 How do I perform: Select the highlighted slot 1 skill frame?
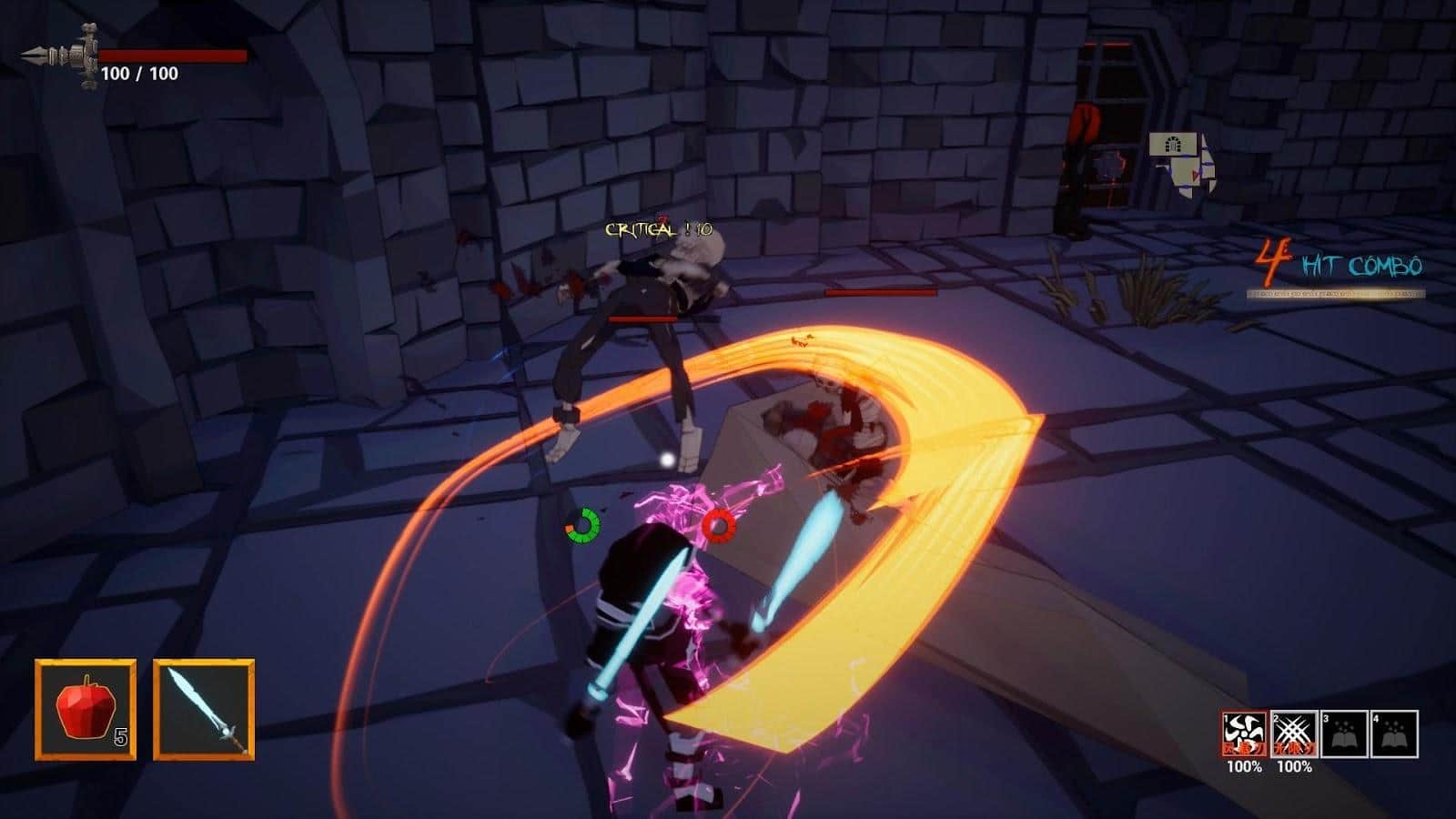(1245, 734)
